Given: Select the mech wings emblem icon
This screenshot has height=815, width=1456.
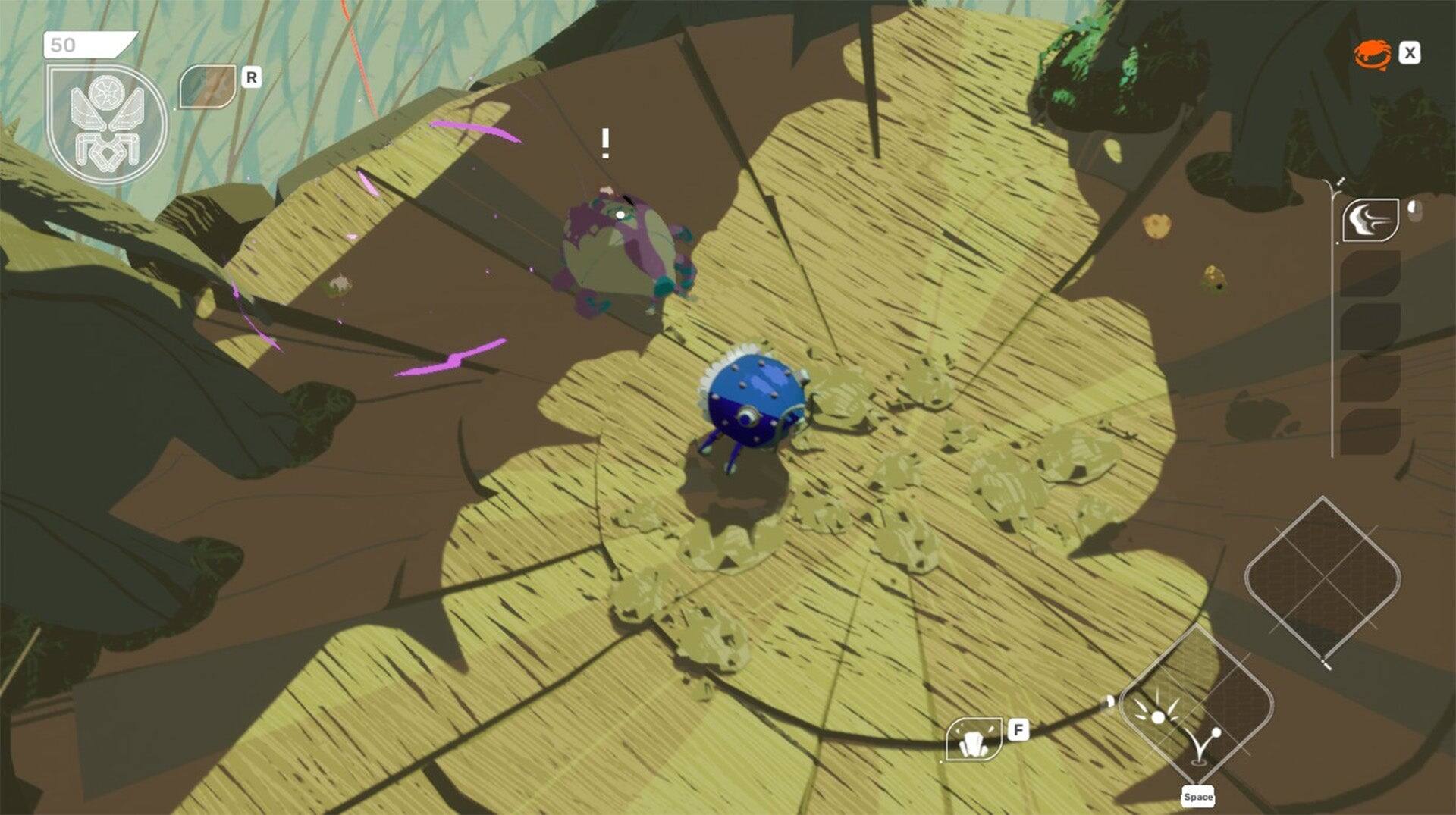Looking at the screenshot, I should point(106,121).
